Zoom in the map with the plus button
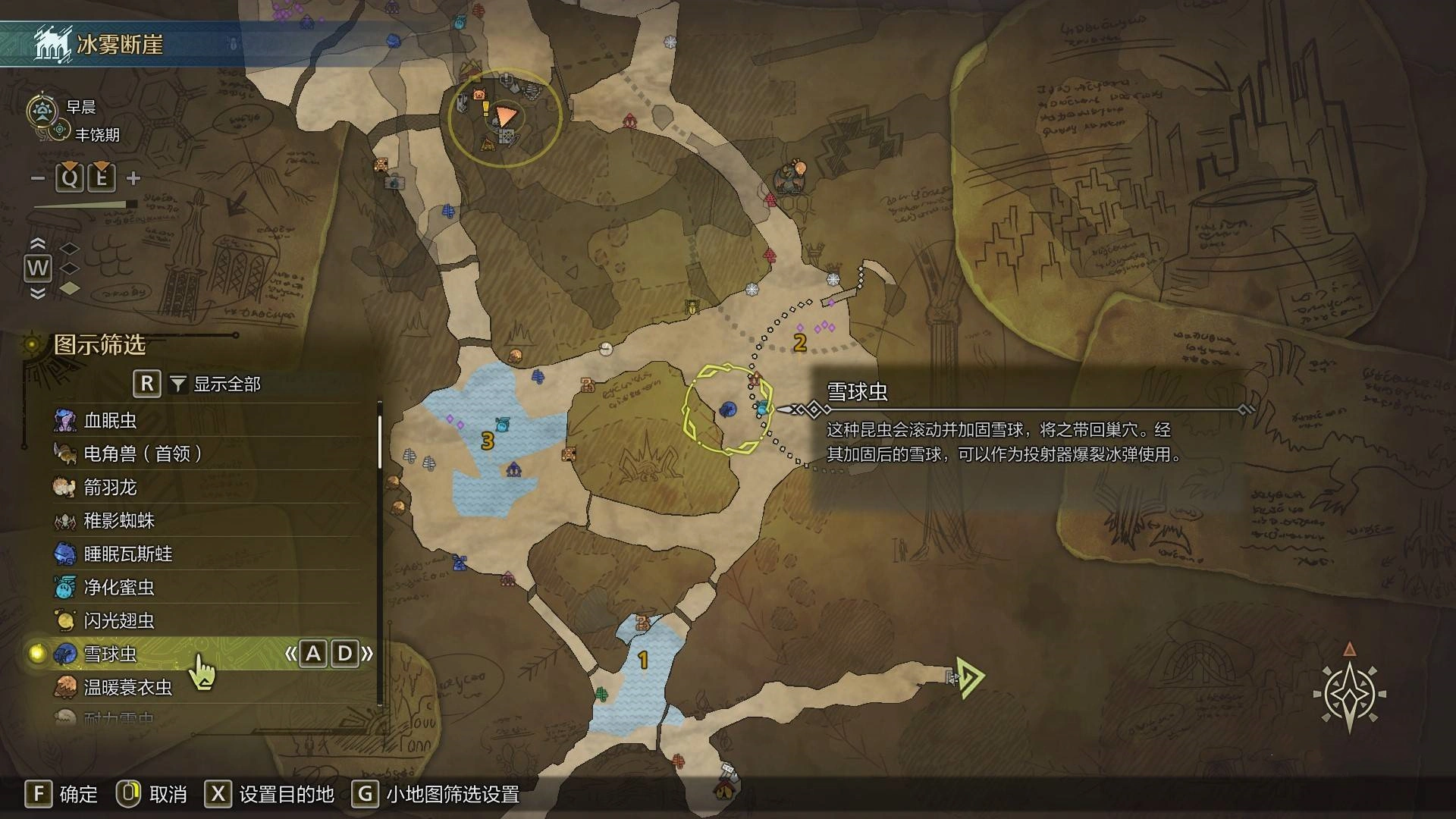 click(133, 179)
